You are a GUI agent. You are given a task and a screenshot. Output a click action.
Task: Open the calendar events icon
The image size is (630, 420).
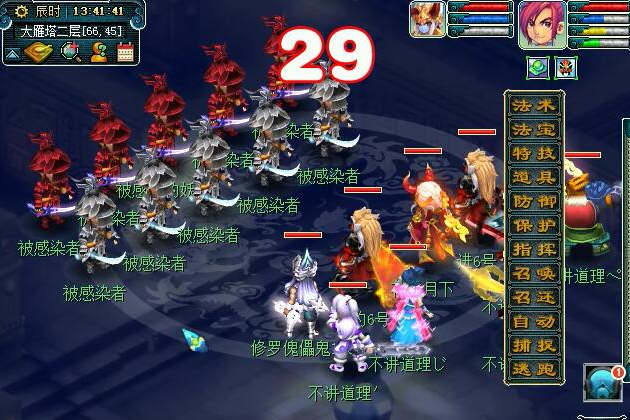[125, 52]
